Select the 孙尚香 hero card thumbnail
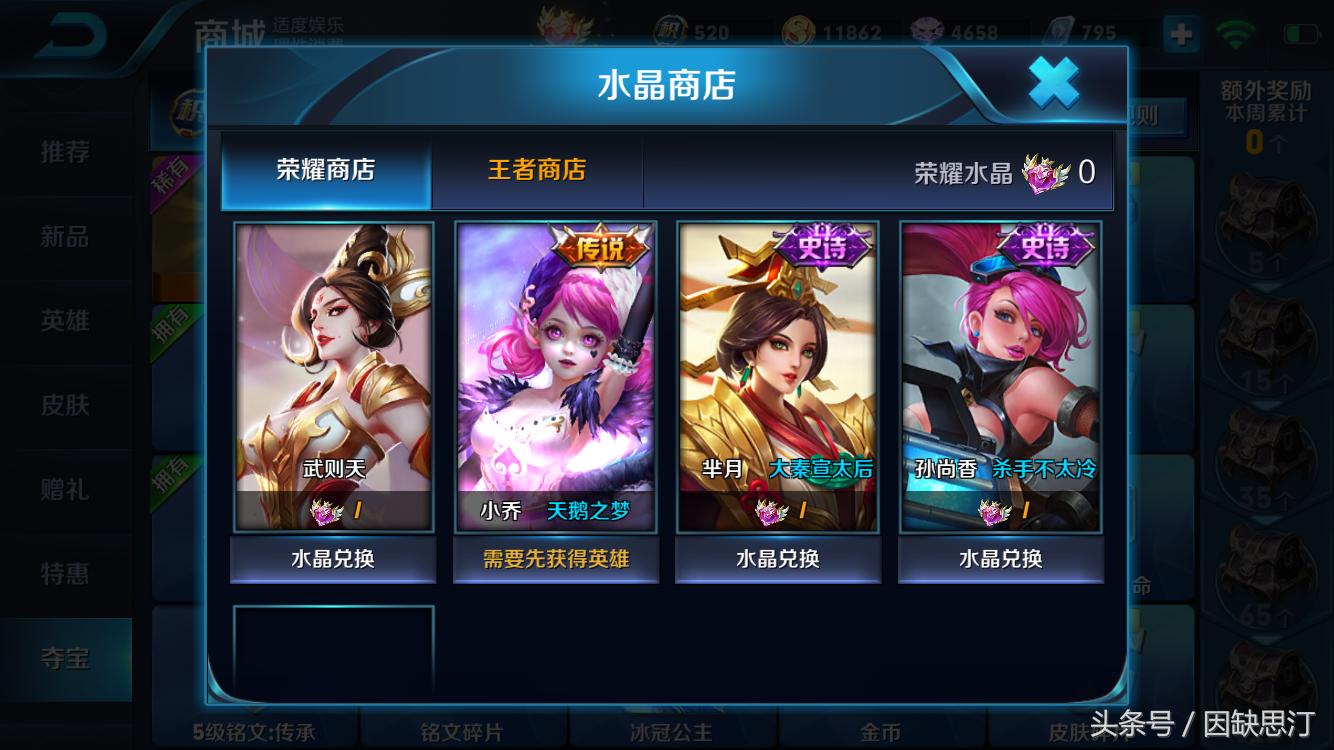 [1000, 370]
